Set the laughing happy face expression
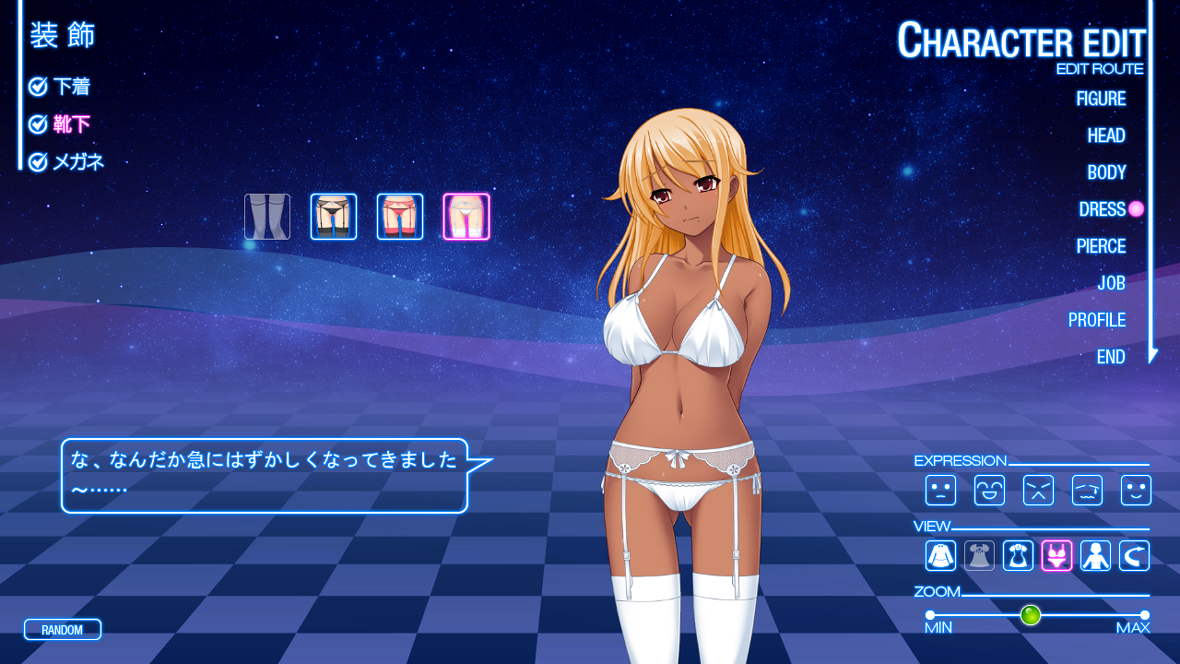Viewport: 1180px width, 664px height. coord(989,490)
